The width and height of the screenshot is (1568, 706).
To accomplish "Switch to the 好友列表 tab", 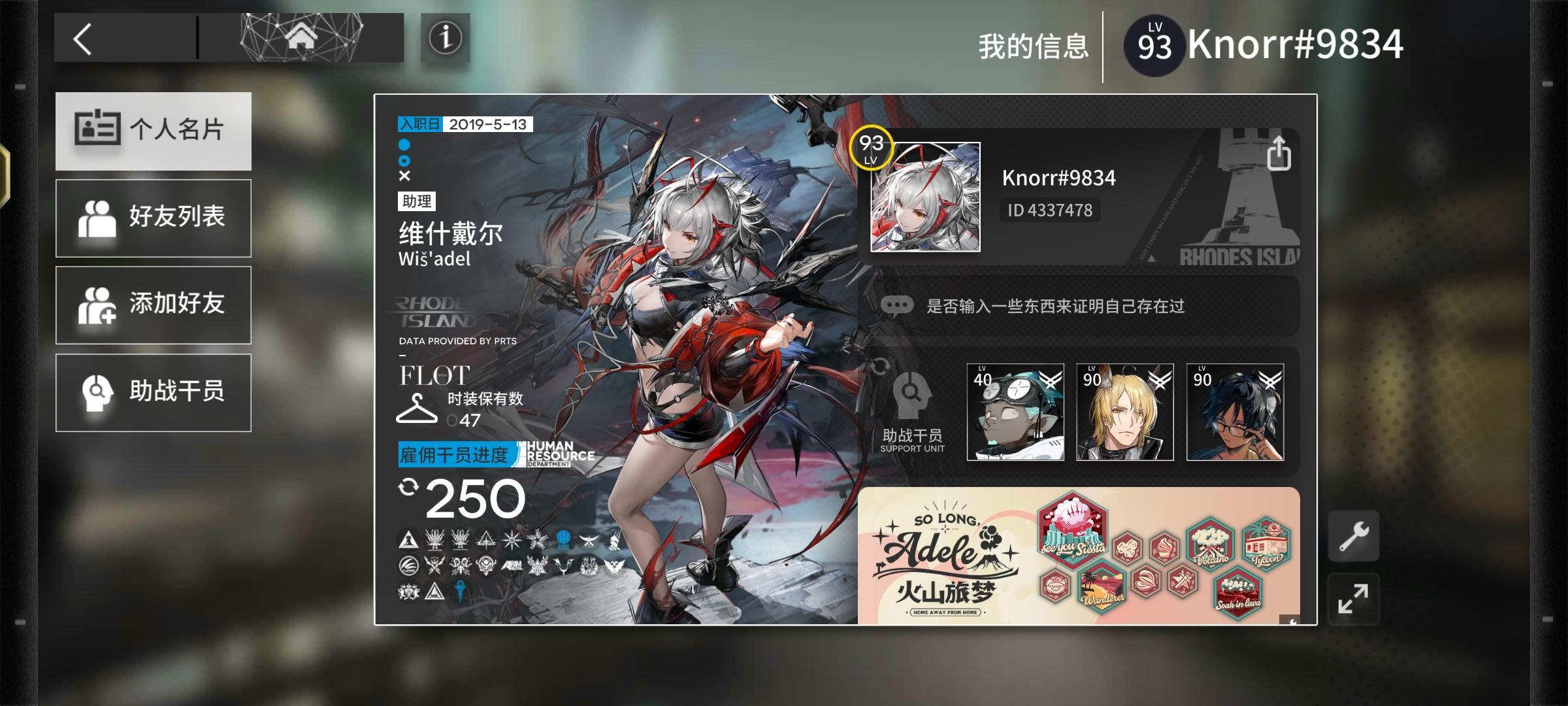I will click(x=154, y=218).
